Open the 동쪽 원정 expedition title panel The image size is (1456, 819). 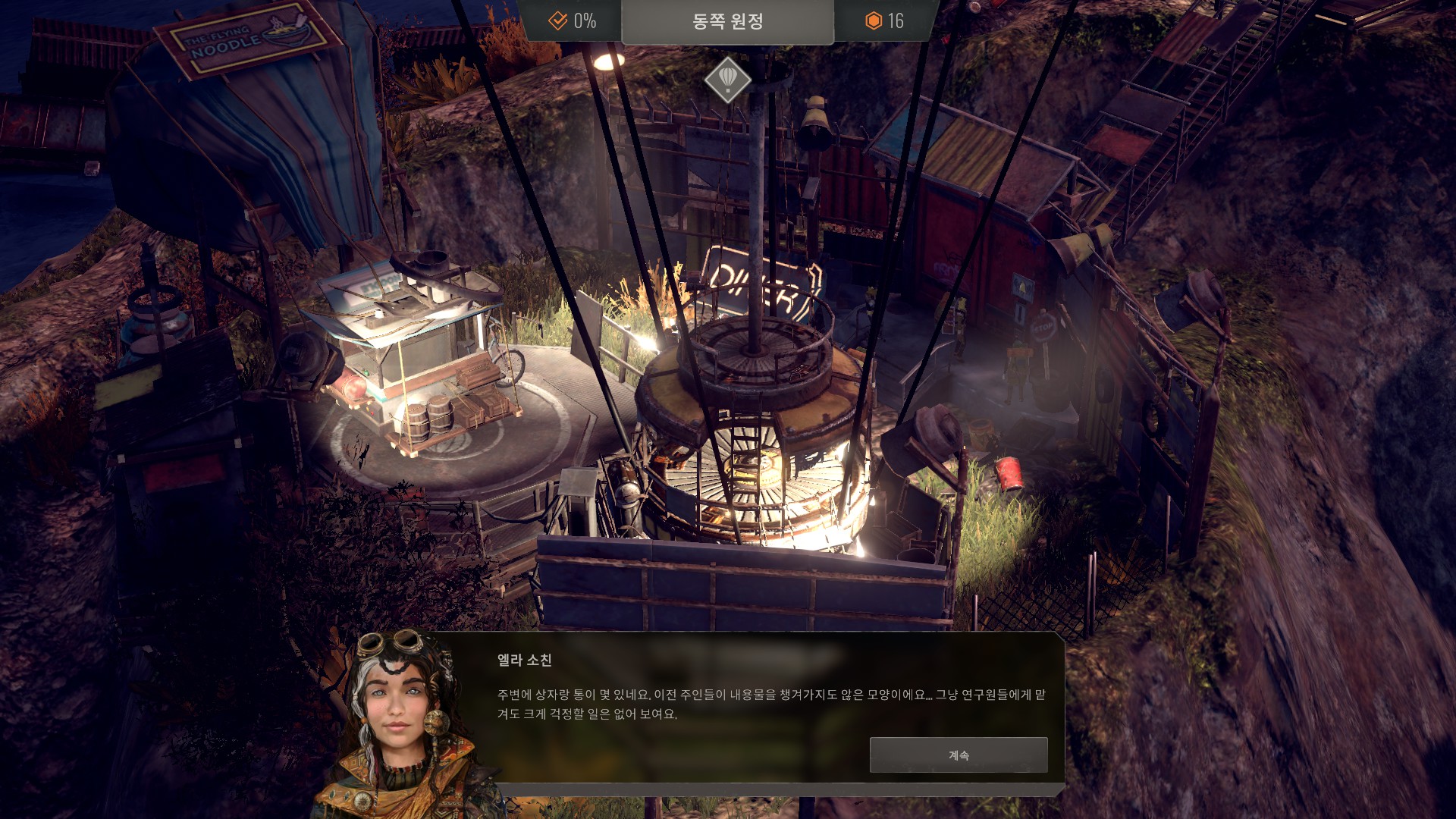[x=727, y=21]
